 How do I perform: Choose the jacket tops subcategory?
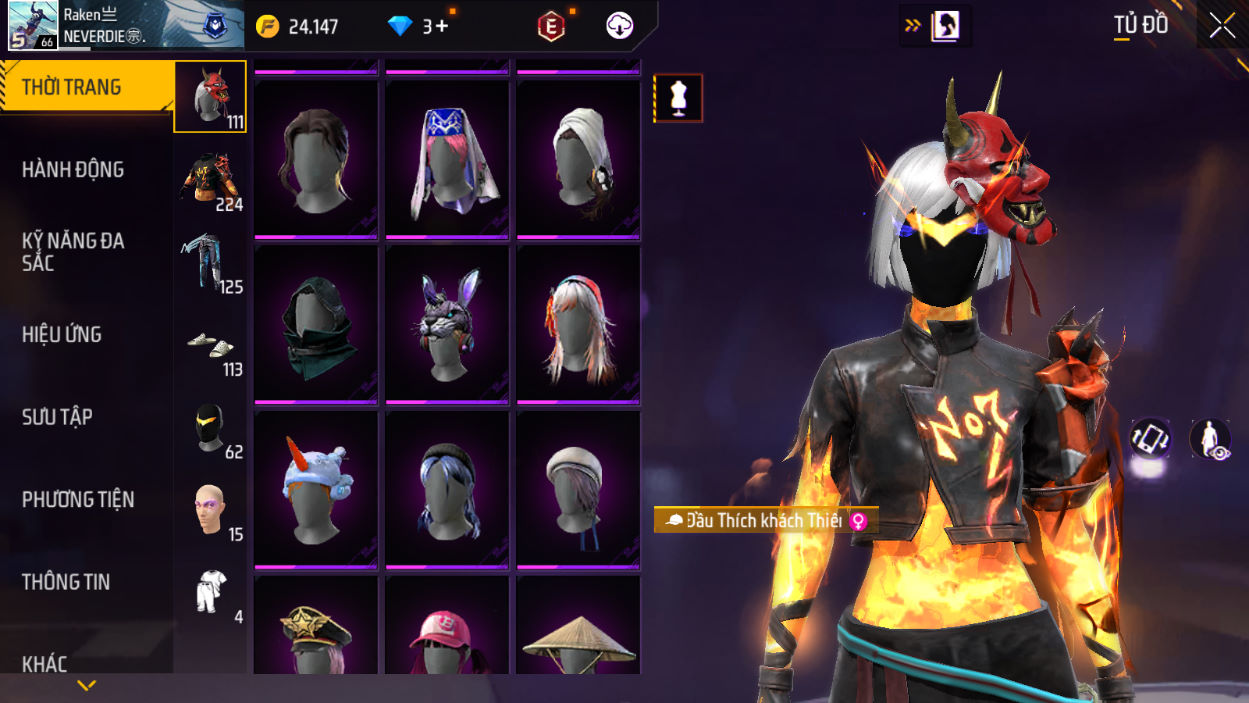(x=210, y=180)
